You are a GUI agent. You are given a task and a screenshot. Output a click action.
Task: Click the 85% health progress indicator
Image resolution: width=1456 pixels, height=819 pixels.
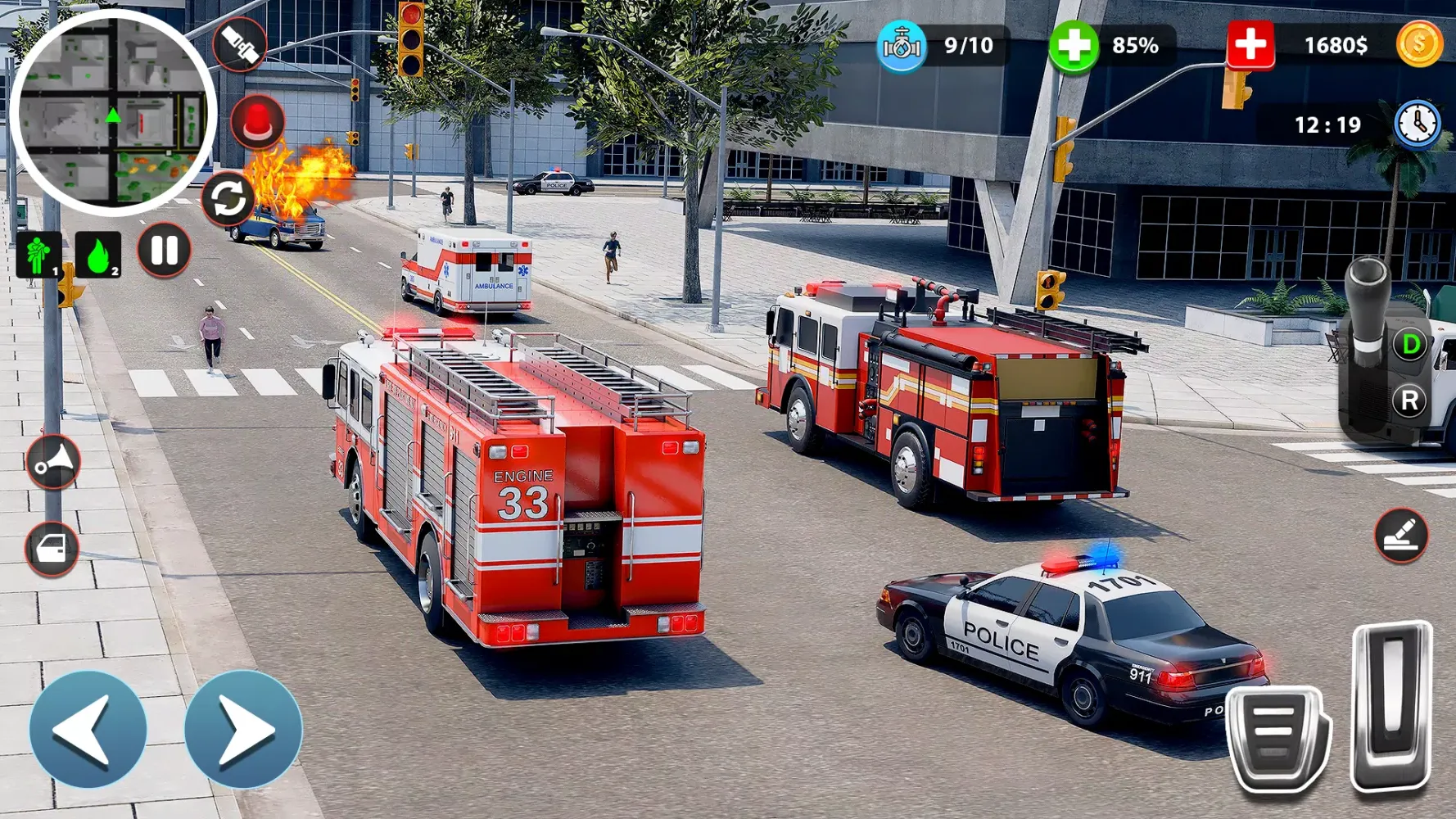click(x=1073, y=47)
